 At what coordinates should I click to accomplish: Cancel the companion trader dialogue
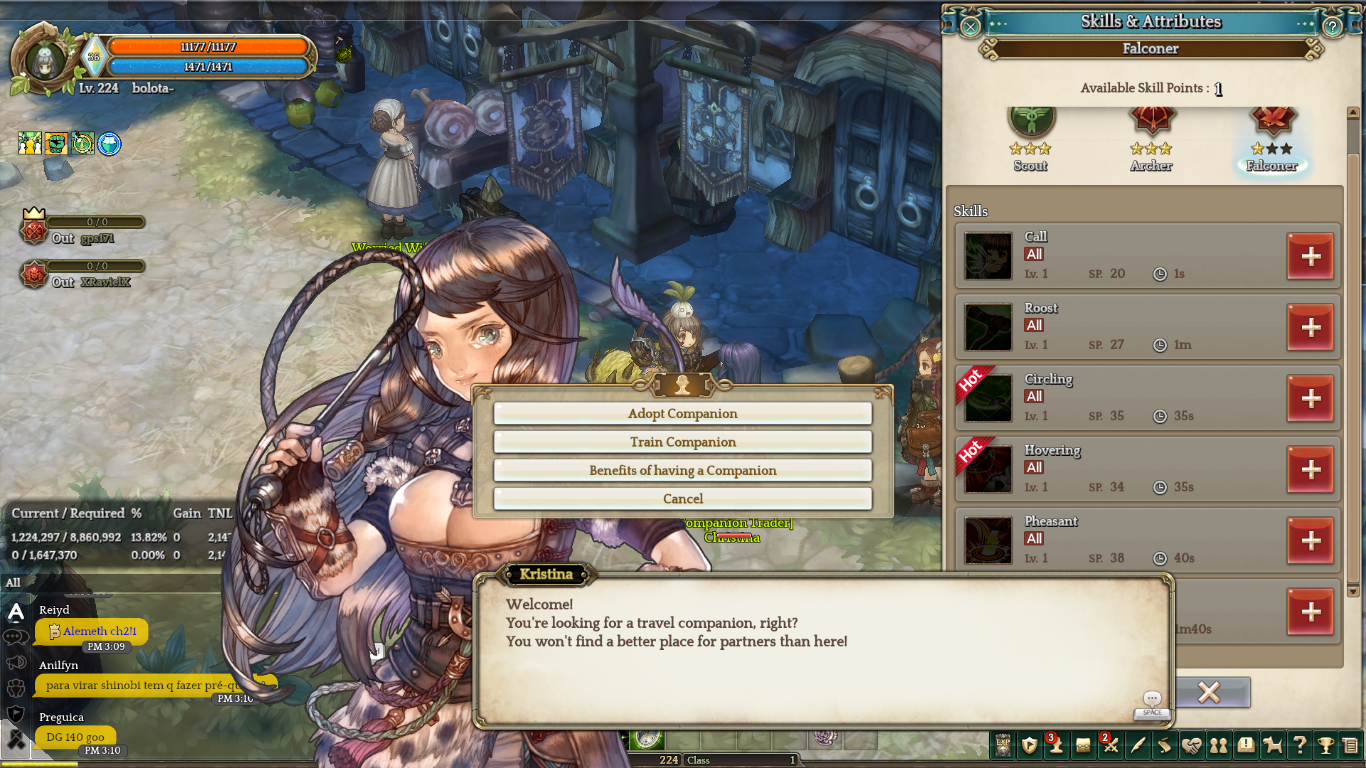pos(682,499)
